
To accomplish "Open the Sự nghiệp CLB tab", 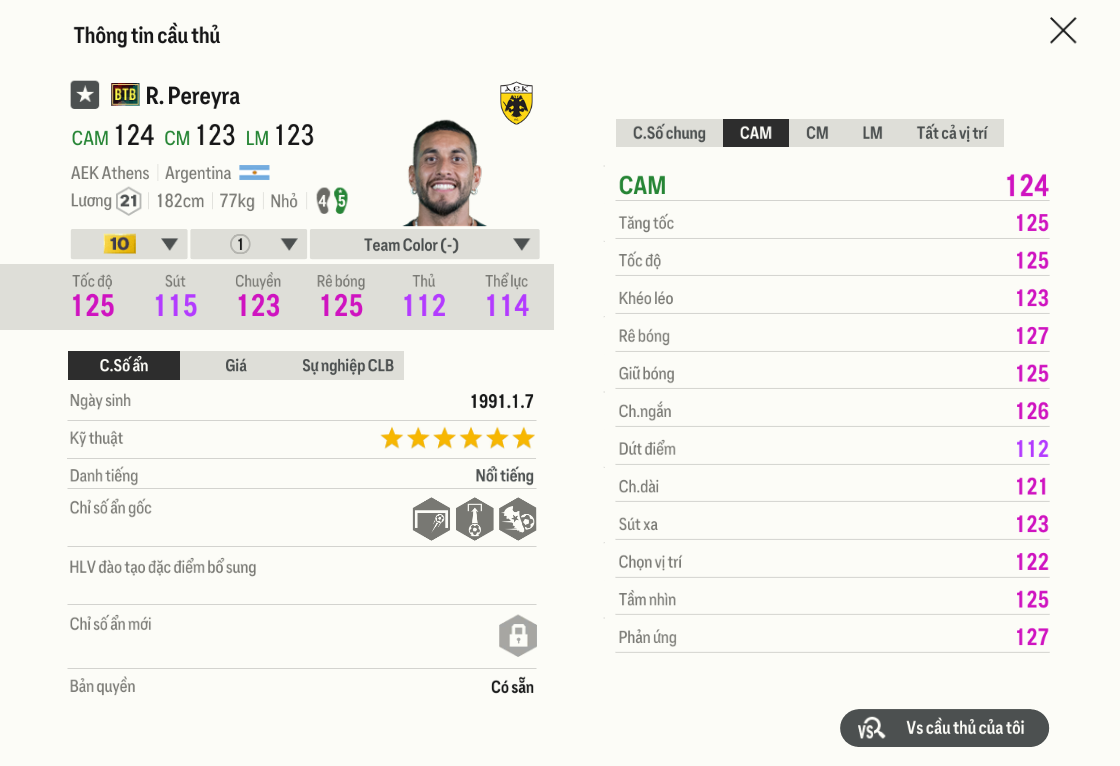I will tap(348, 366).
